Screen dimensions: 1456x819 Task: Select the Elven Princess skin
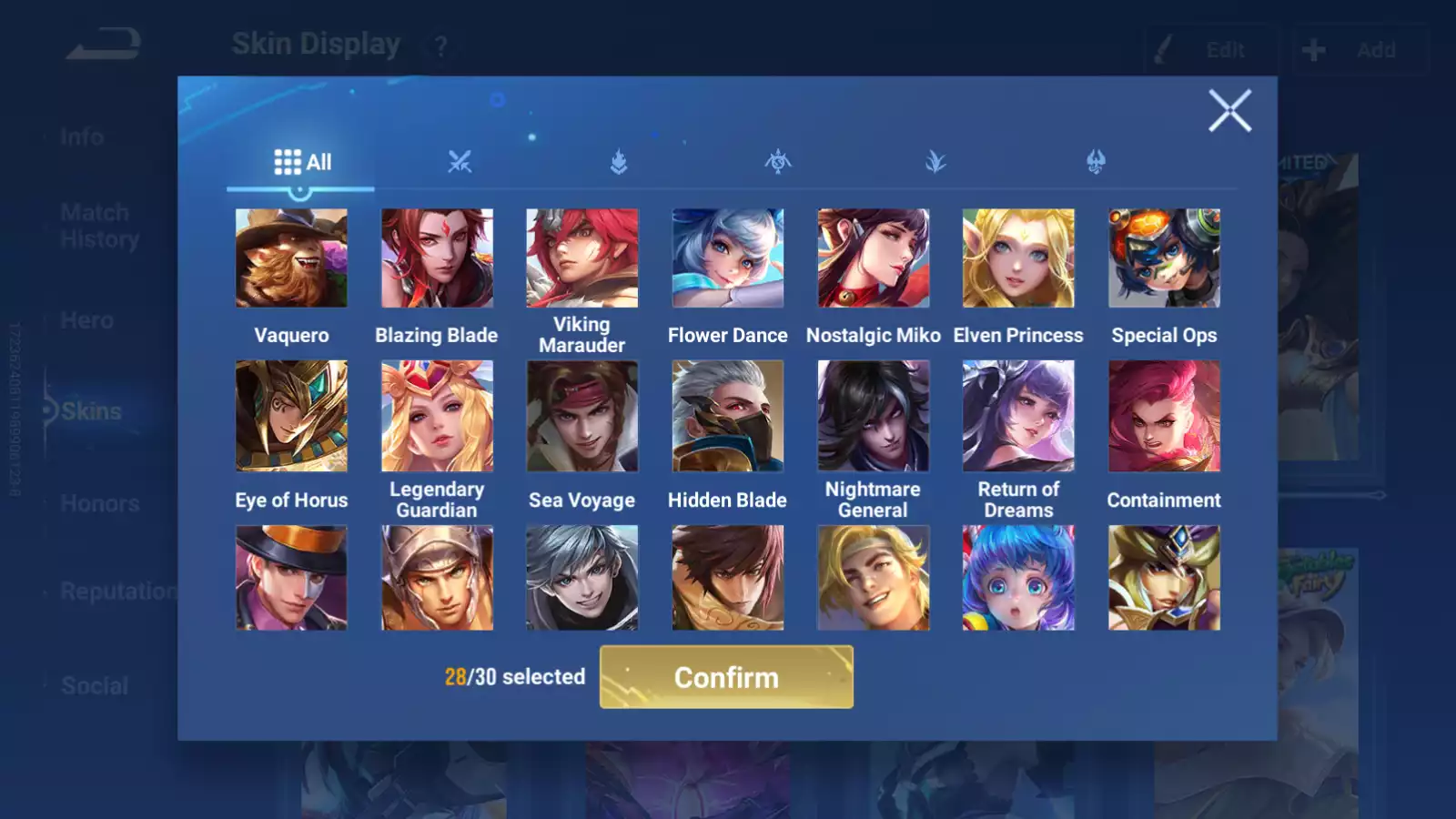click(1018, 258)
